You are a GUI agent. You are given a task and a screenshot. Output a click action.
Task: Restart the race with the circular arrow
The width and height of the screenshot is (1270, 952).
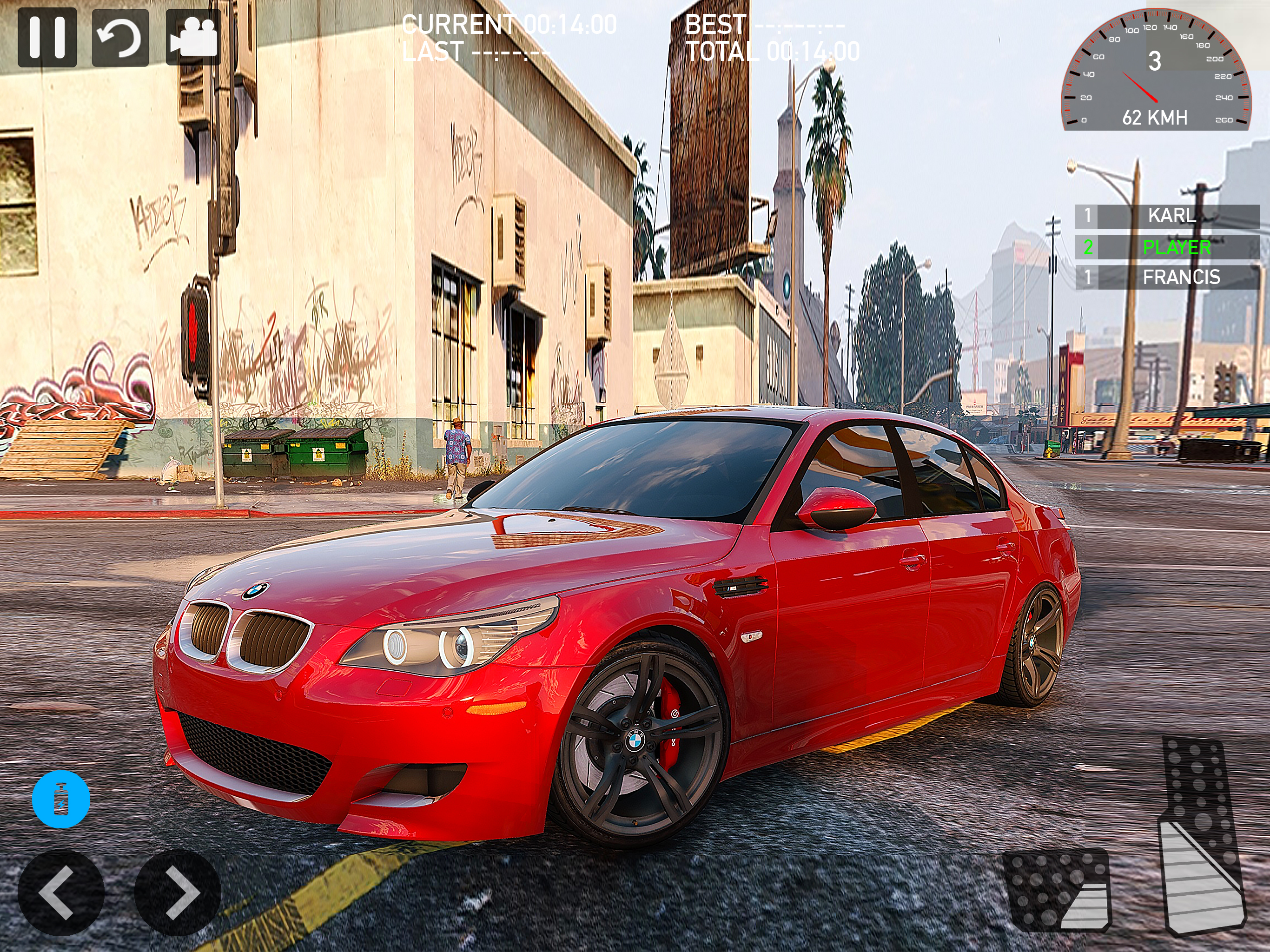coord(120,37)
